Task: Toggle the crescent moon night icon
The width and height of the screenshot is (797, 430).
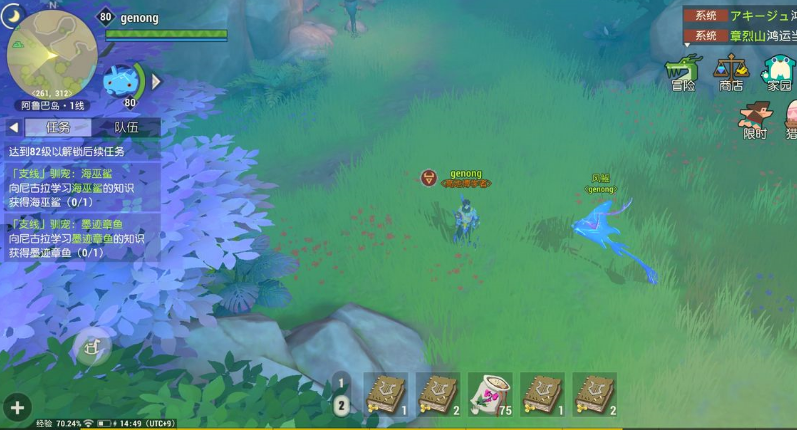Action: coord(14,12)
